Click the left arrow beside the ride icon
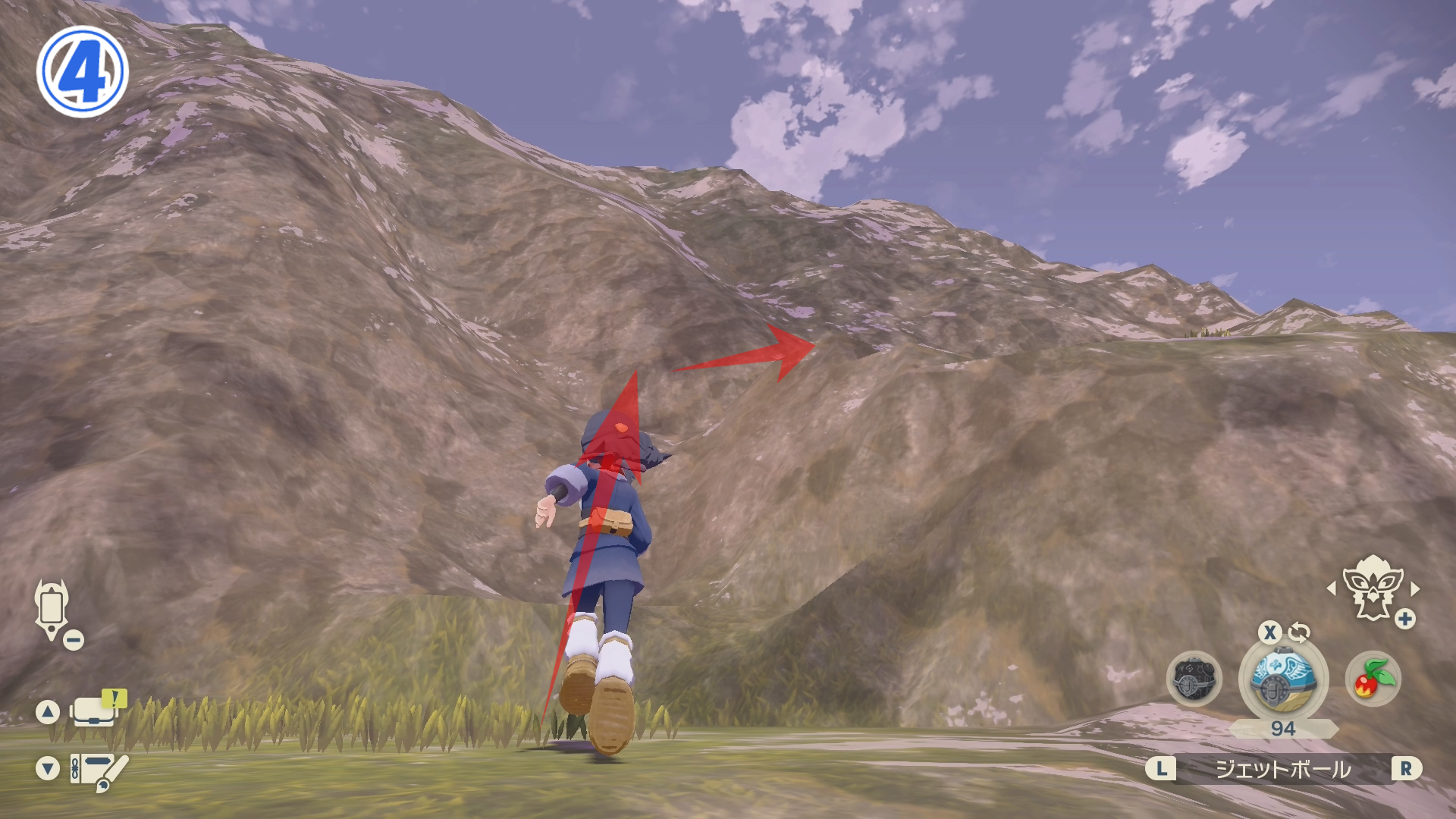Screen dimensions: 1456x819 [x=1332, y=588]
